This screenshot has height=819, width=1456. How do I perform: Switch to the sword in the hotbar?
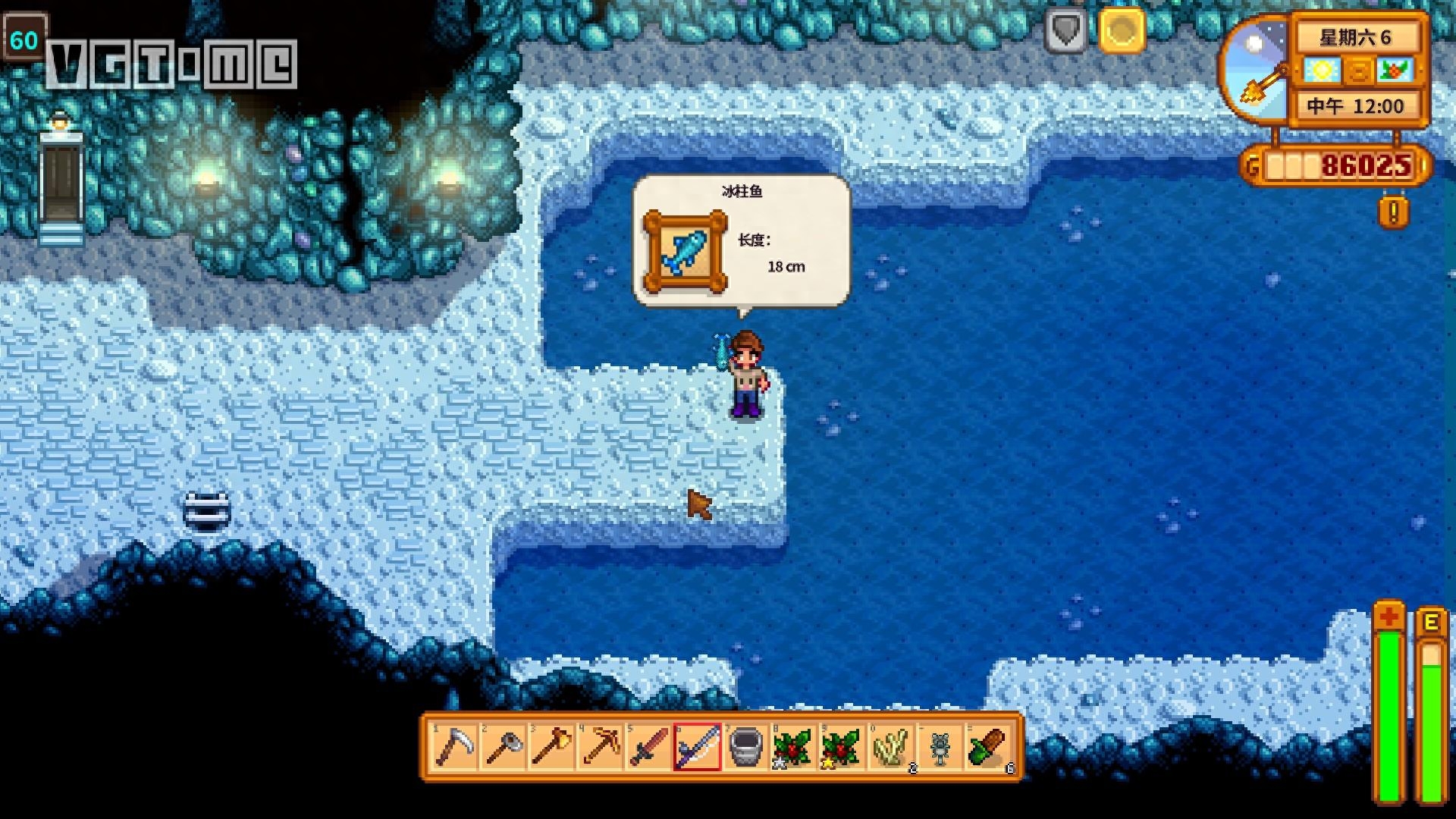648,746
